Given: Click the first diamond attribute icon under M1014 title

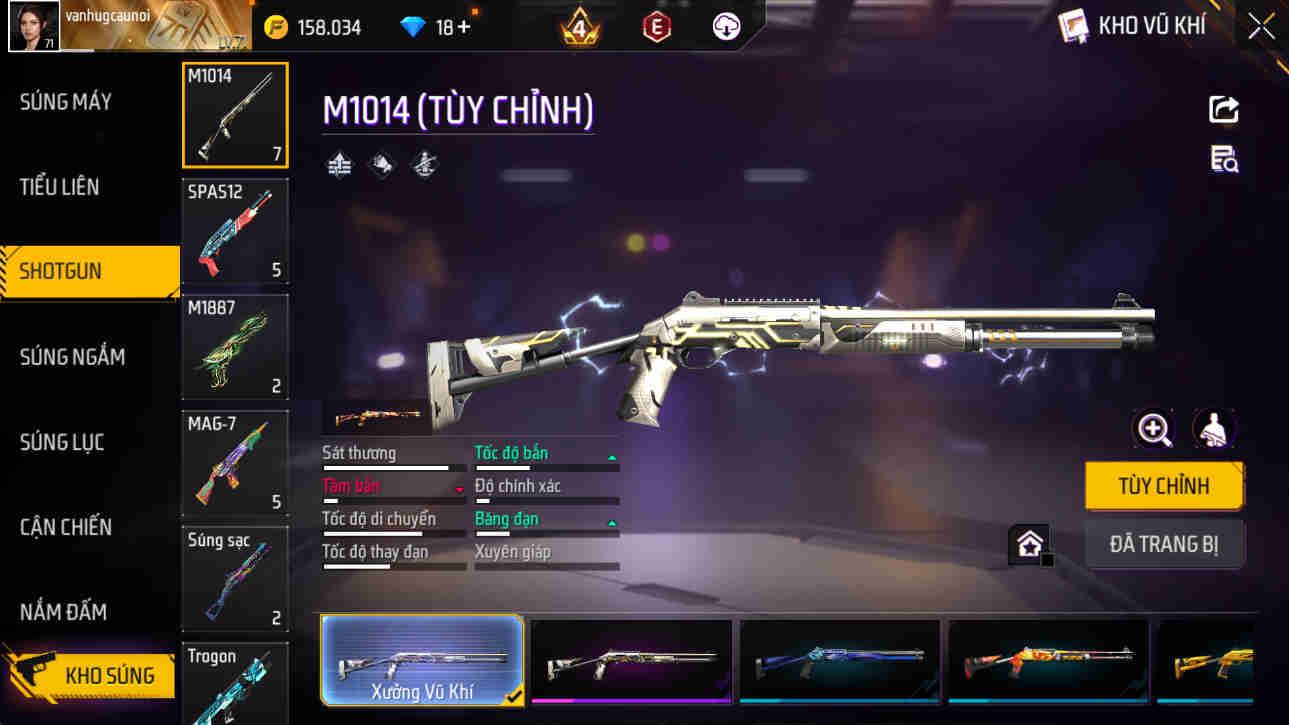Looking at the screenshot, I should click(x=338, y=164).
